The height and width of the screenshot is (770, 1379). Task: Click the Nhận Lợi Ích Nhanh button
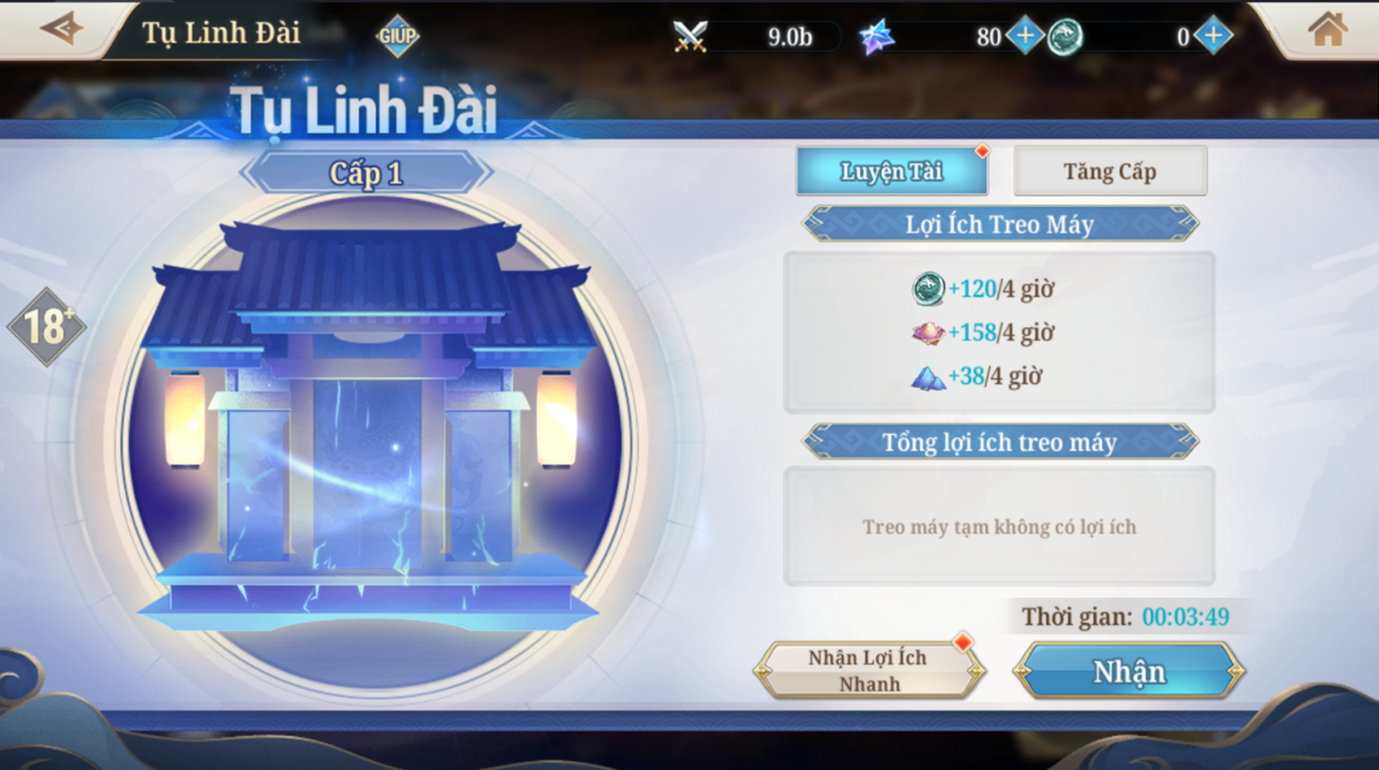click(868, 668)
